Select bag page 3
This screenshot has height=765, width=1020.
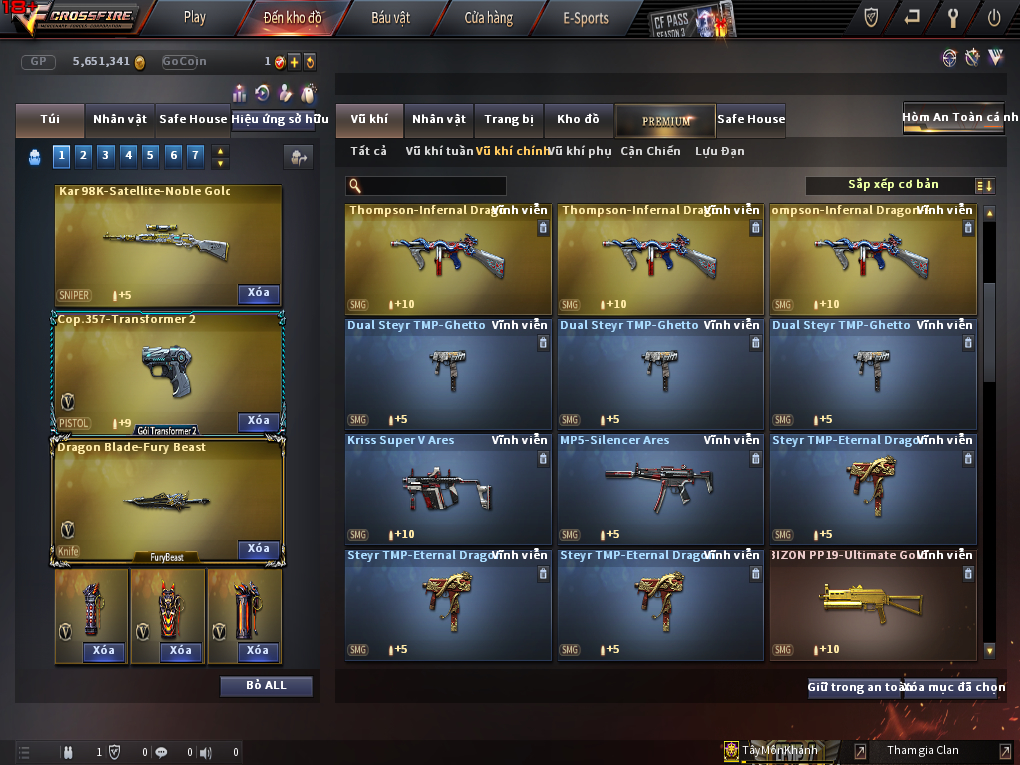[105, 155]
